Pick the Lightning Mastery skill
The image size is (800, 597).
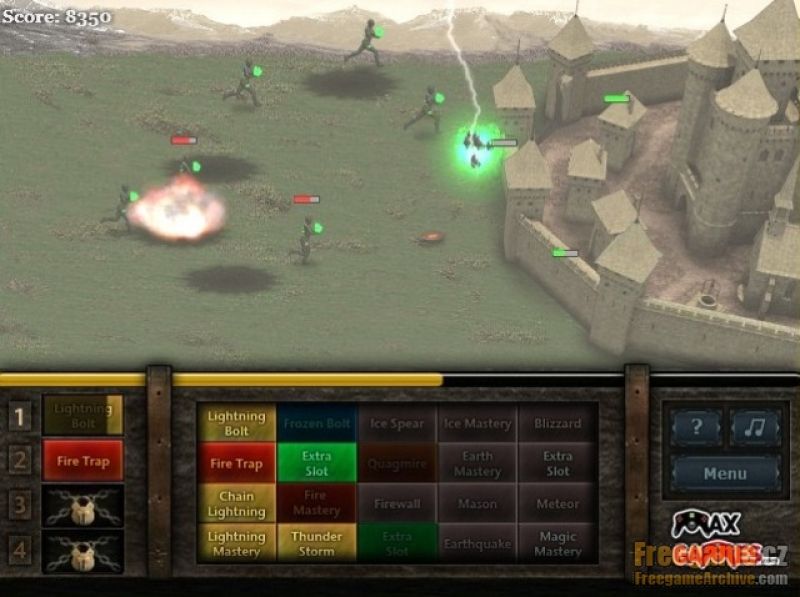237,543
